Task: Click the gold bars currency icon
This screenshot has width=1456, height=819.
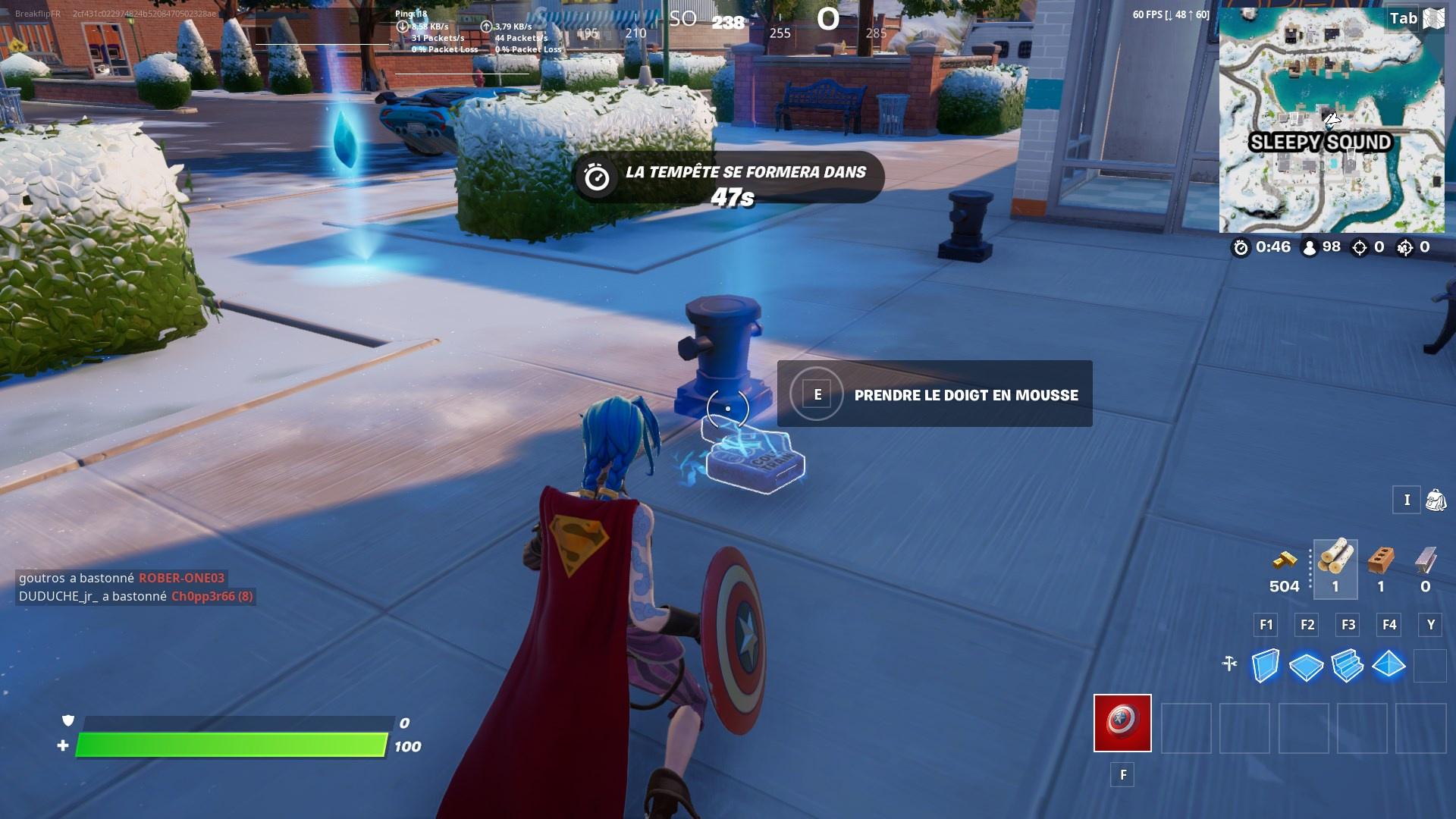Action: pos(1284,561)
